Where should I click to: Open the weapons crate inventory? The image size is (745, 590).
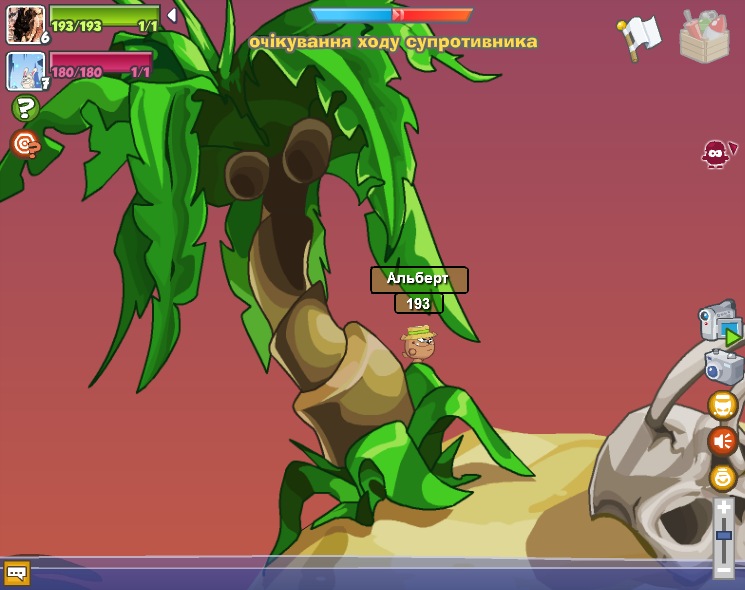point(704,37)
